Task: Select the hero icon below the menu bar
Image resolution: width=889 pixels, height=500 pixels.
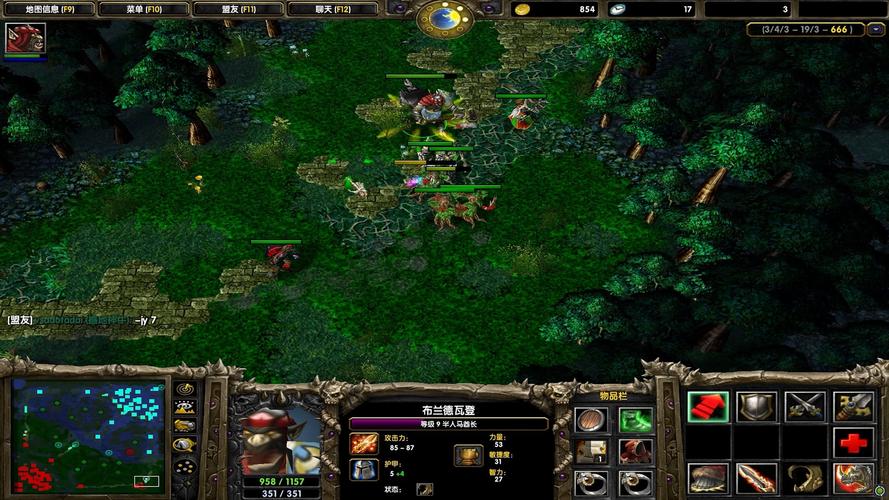Action: pyautogui.click(x=19, y=39)
